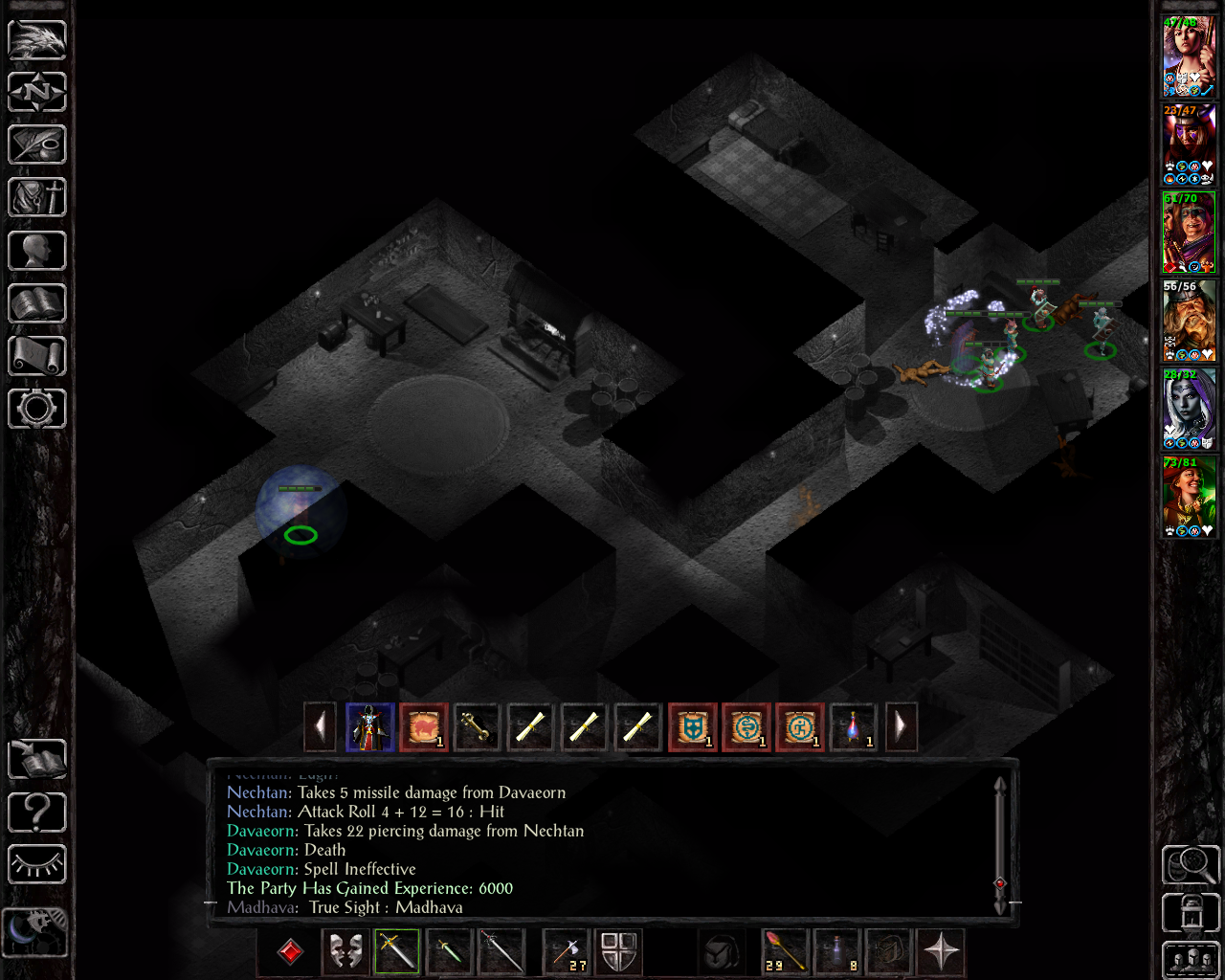
Task: Select the green short sword quick weapon
Action: pyautogui.click(x=449, y=951)
